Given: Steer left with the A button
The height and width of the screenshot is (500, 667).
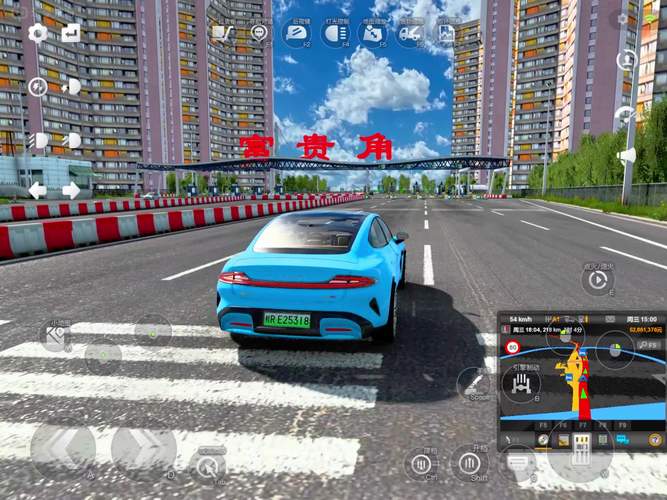Looking at the screenshot, I should (x=63, y=447).
